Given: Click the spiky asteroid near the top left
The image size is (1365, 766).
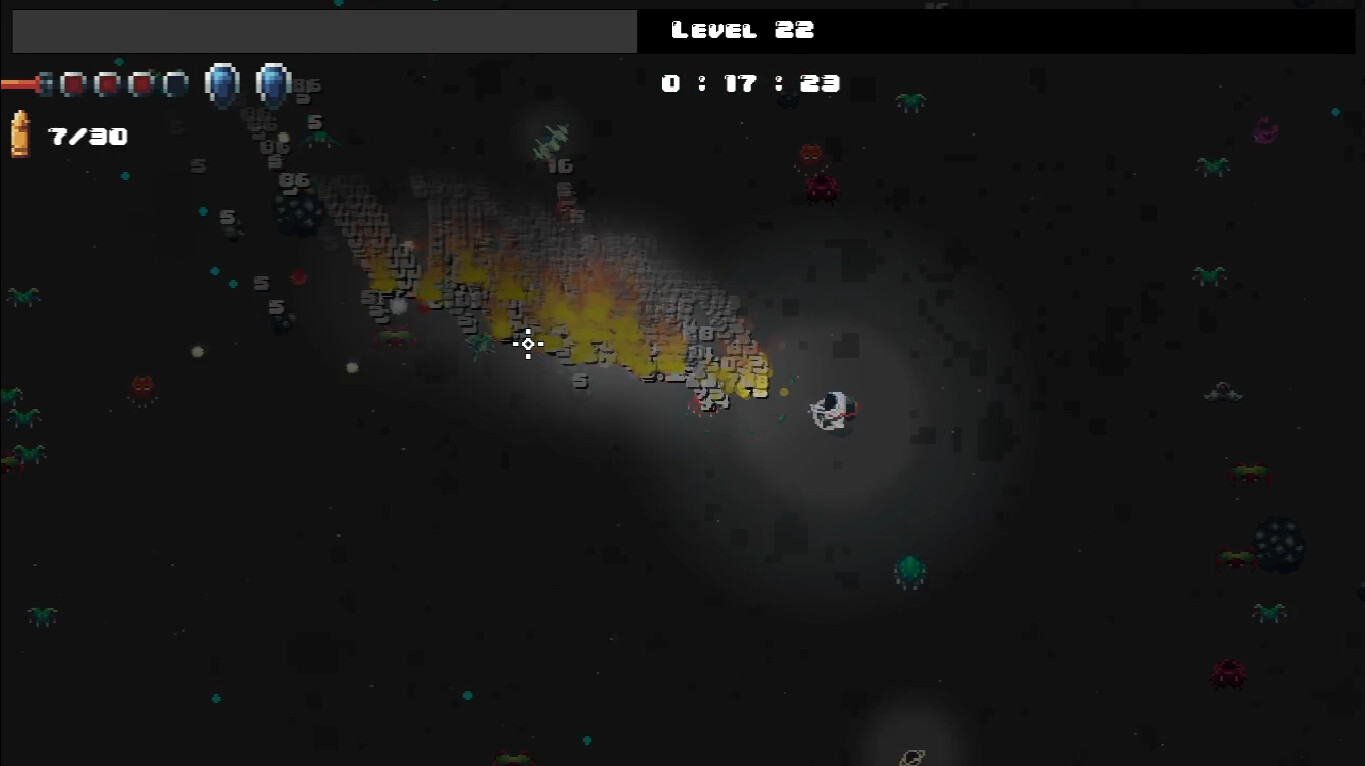Looking at the screenshot, I should point(298,215).
